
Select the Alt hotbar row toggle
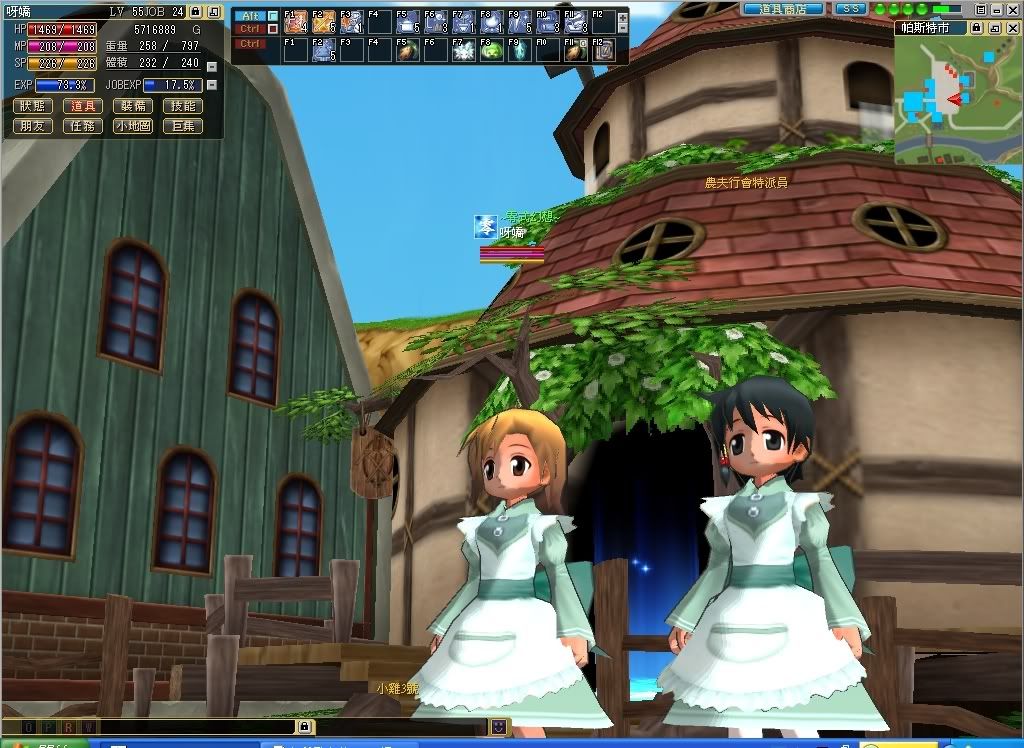tap(250, 16)
